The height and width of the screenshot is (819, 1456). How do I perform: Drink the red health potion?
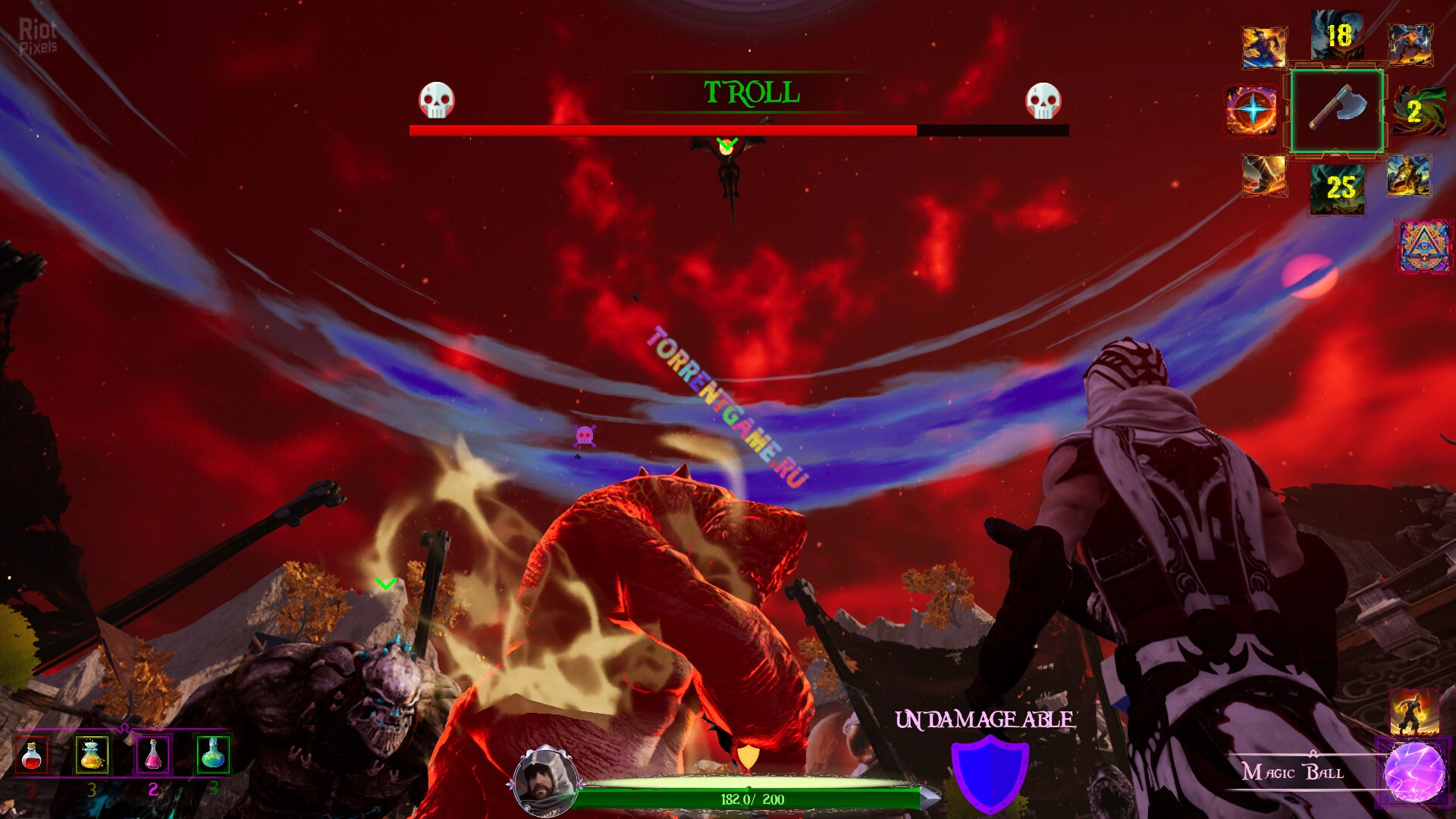click(32, 755)
